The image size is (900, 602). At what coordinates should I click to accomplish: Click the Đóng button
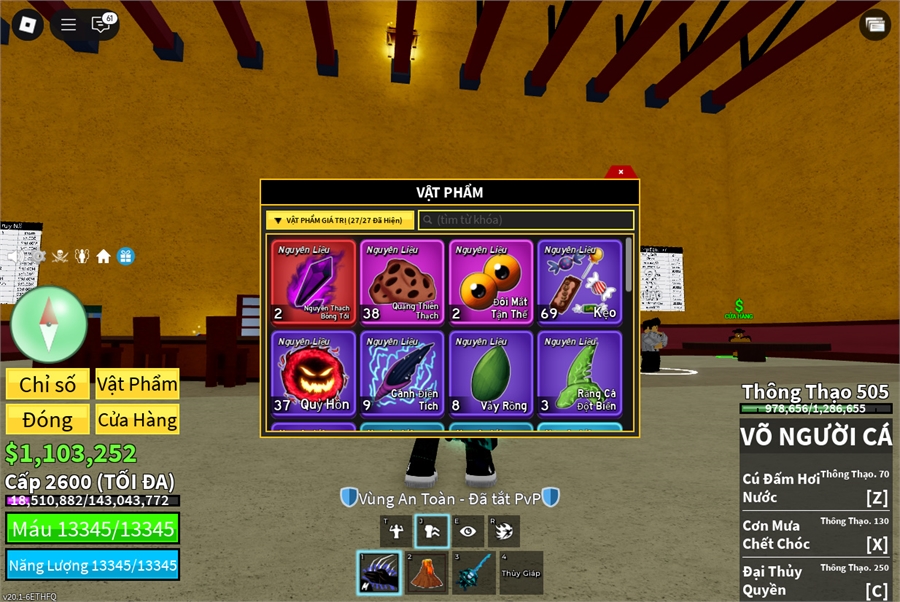click(x=48, y=419)
